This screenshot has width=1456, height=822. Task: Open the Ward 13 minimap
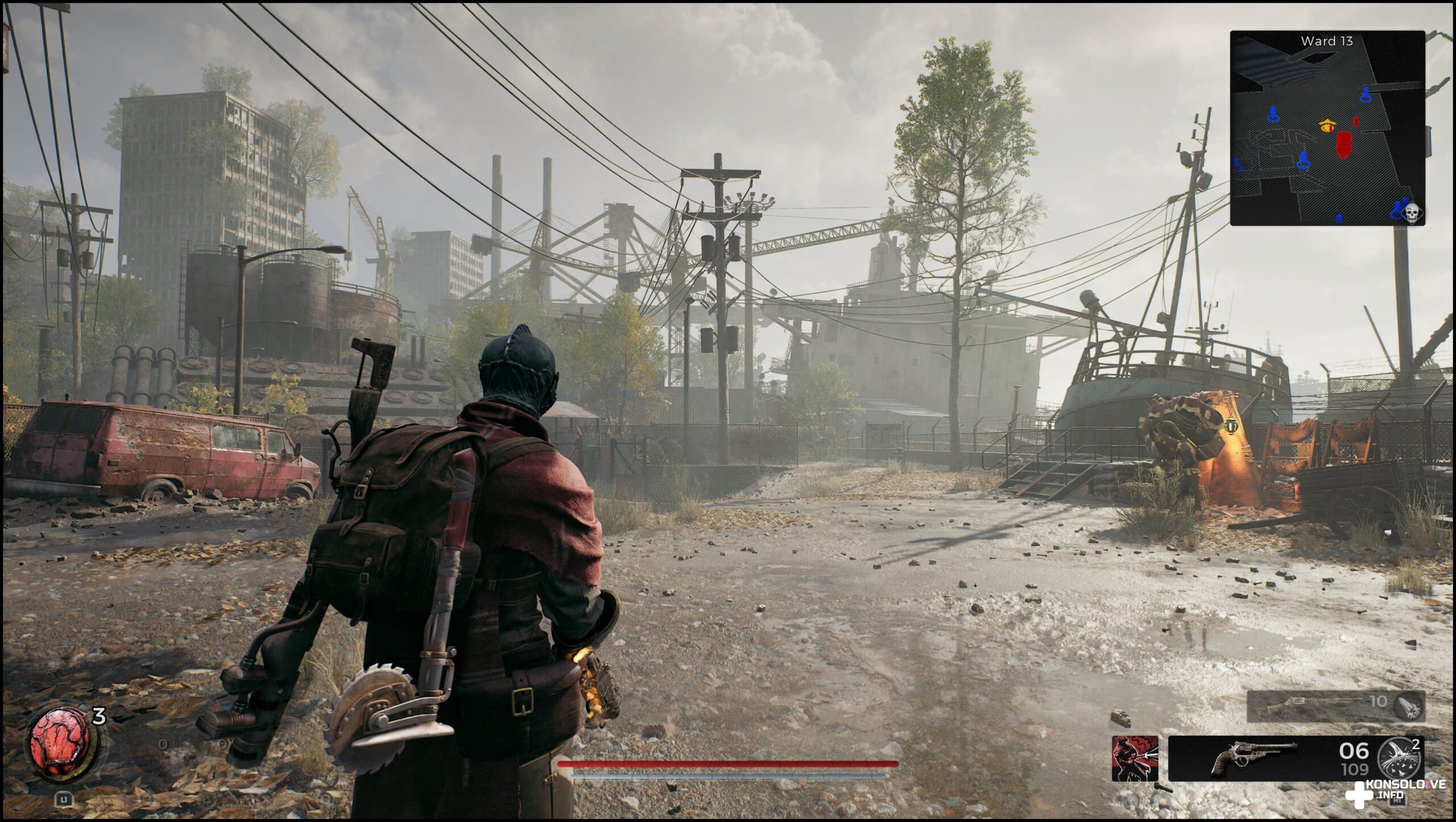click(x=1327, y=128)
